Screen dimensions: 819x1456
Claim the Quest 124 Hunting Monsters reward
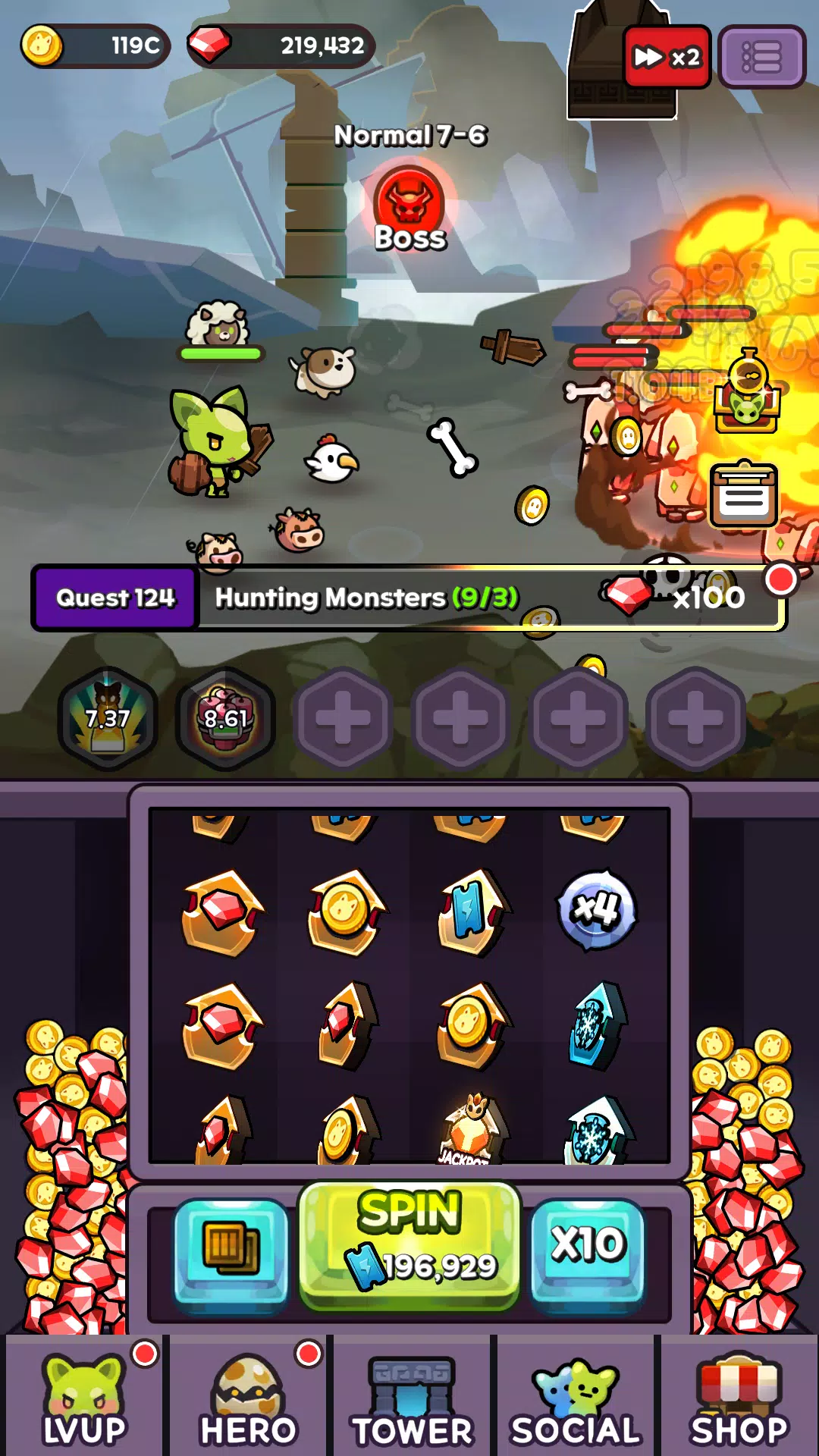point(408,598)
